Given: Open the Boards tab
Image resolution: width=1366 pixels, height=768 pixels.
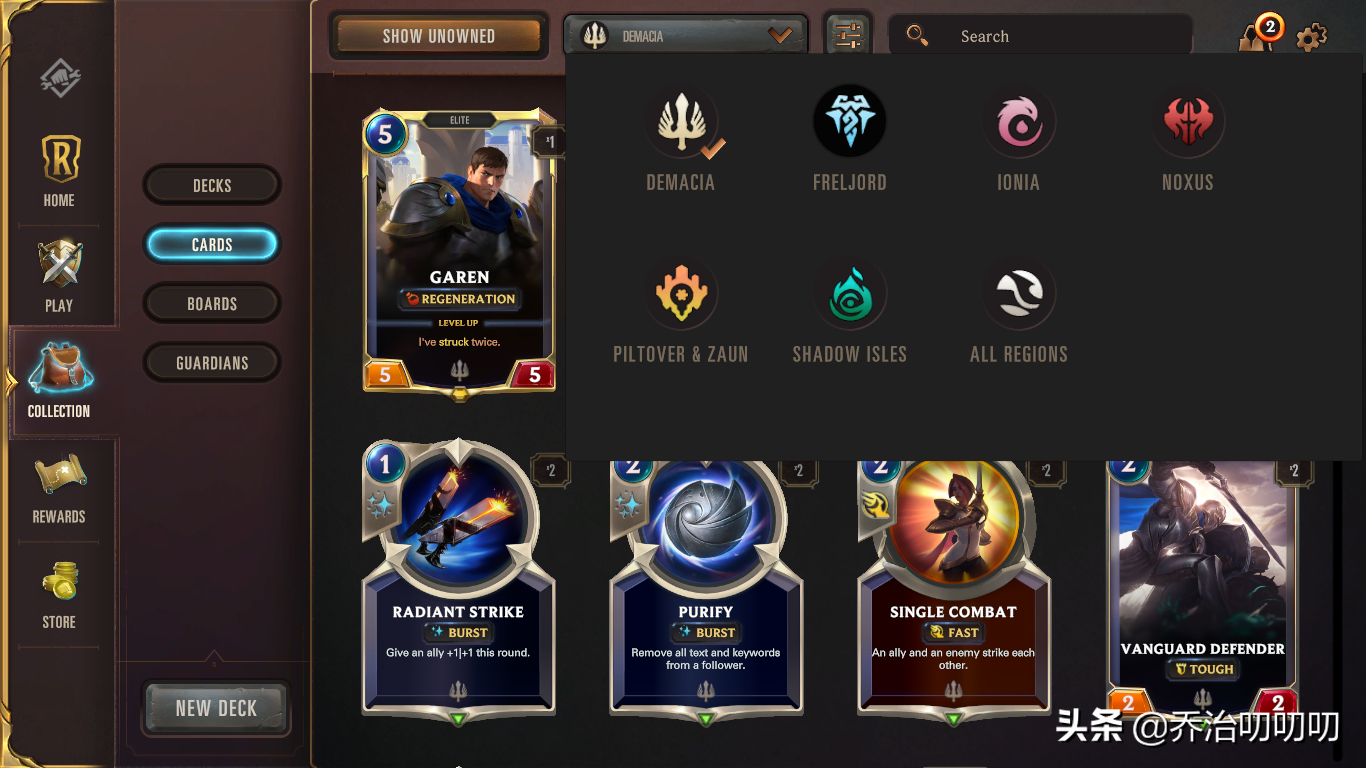Looking at the screenshot, I should (x=212, y=304).
